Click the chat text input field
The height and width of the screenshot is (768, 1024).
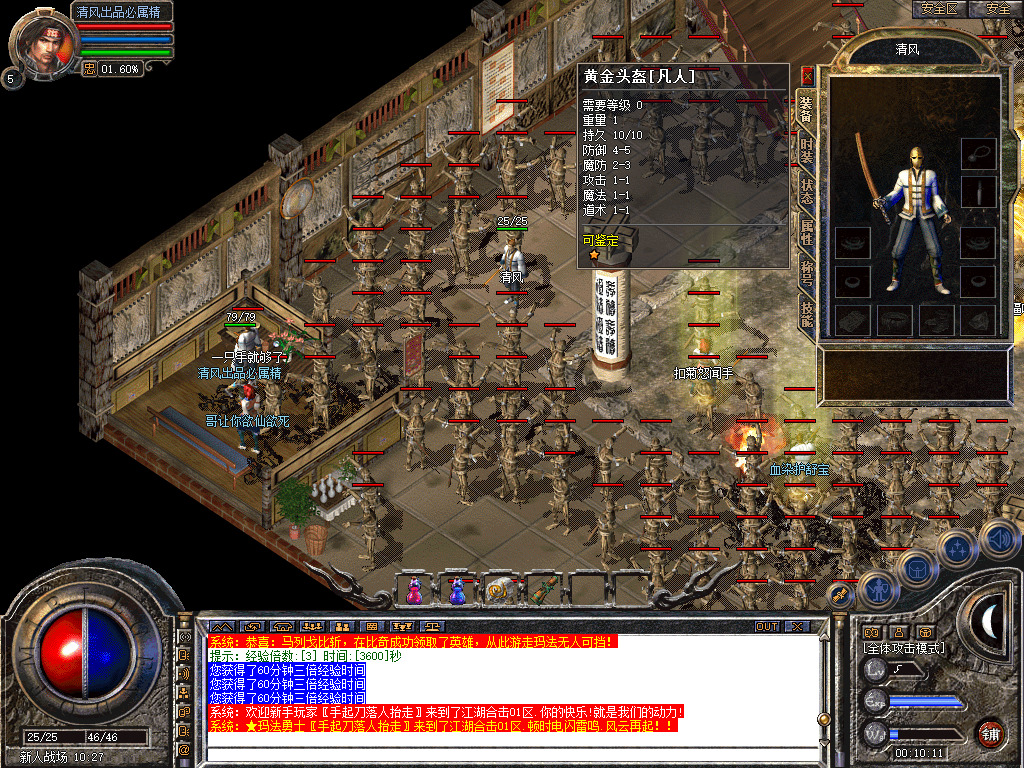click(500, 749)
